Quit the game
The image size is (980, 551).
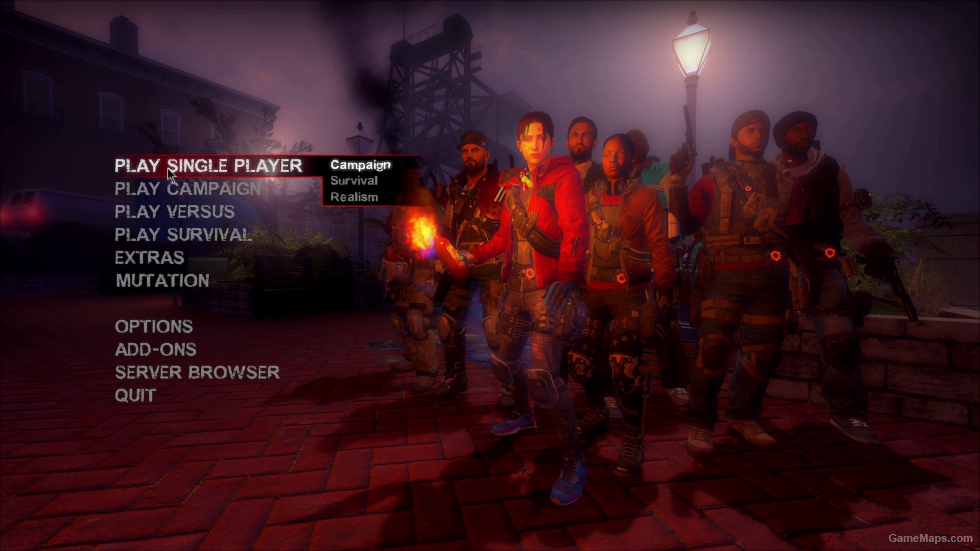135,396
